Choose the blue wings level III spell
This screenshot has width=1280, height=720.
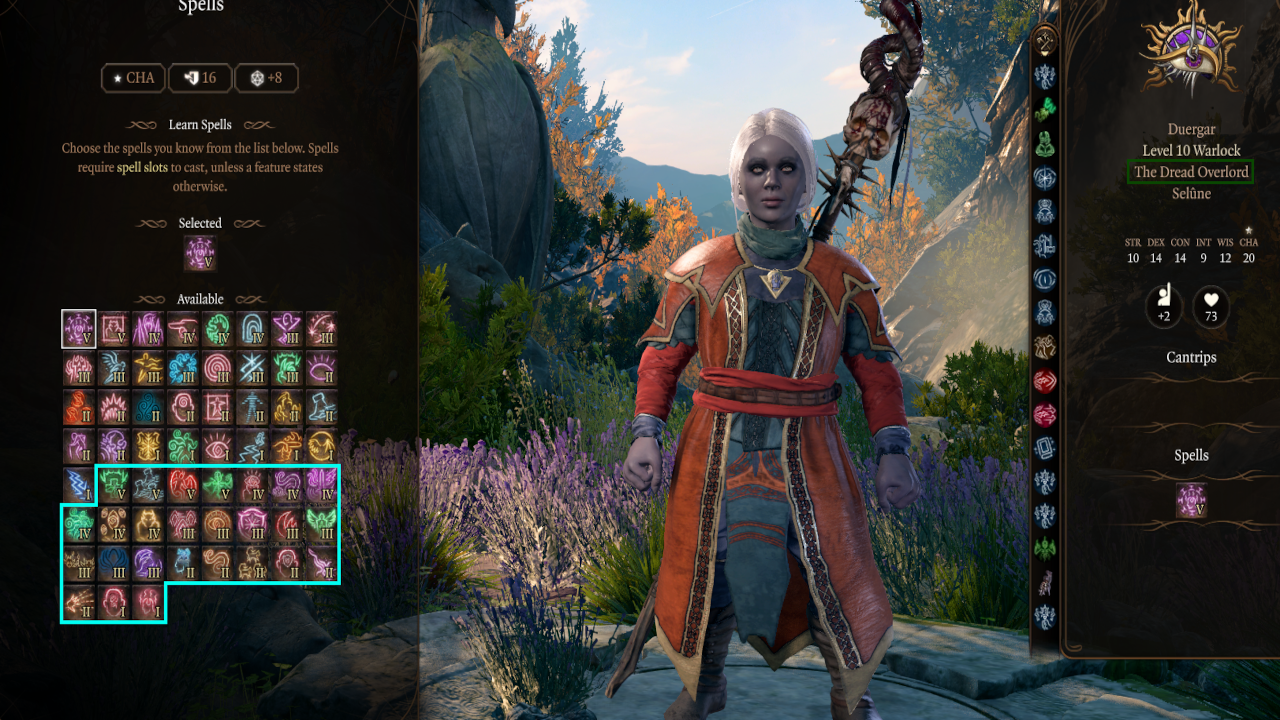[114, 368]
